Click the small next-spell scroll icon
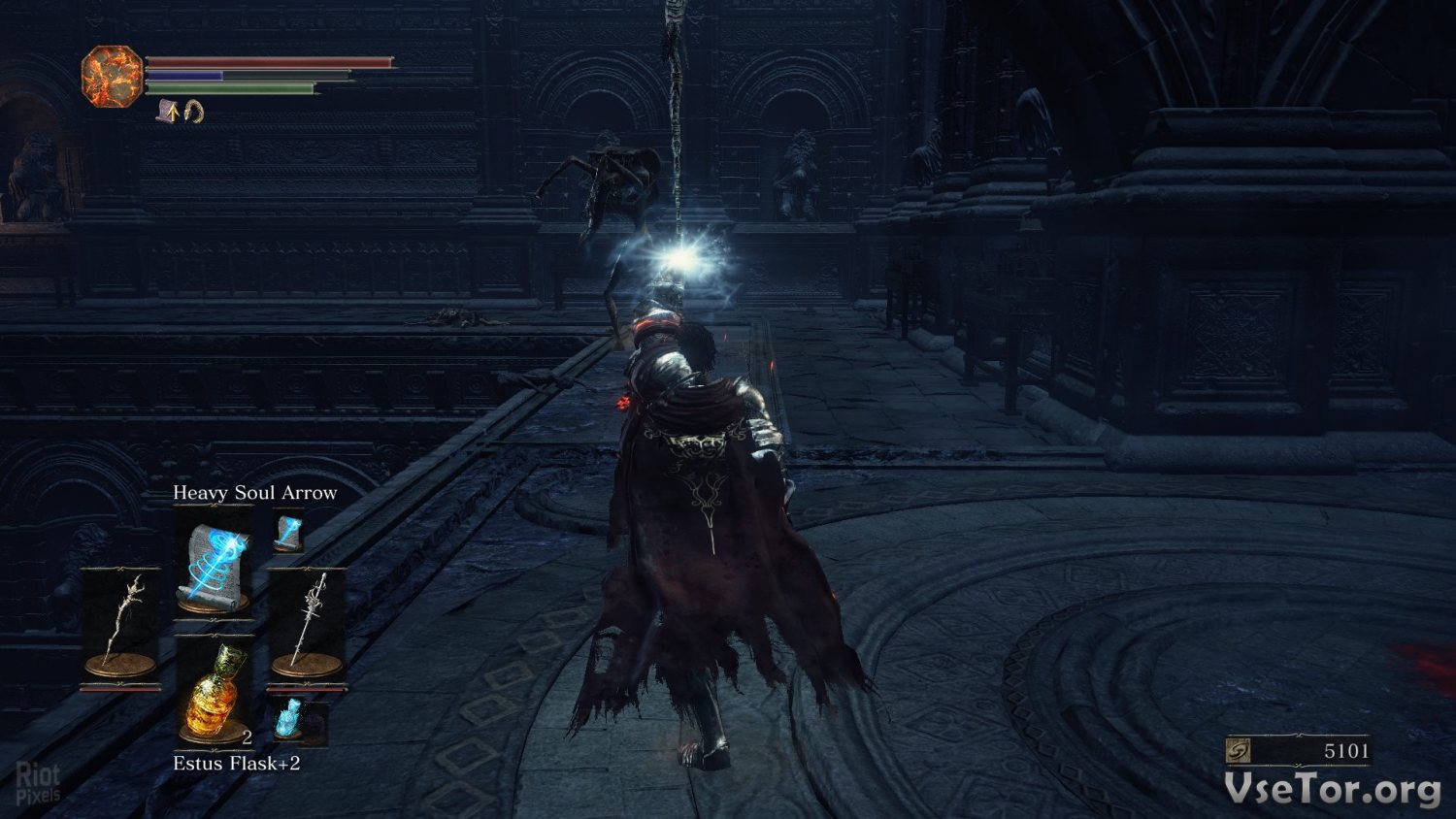The width and height of the screenshot is (1456, 819). [x=288, y=532]
